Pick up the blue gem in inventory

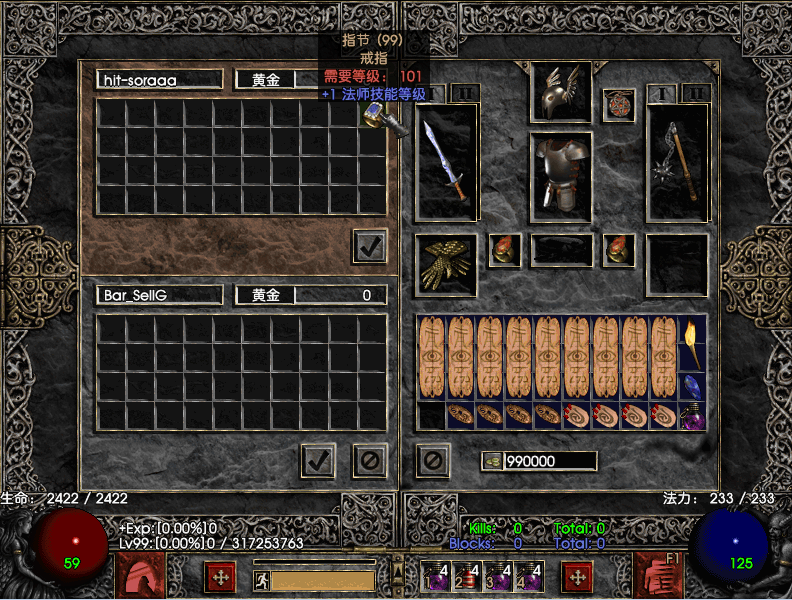point(692,385)
